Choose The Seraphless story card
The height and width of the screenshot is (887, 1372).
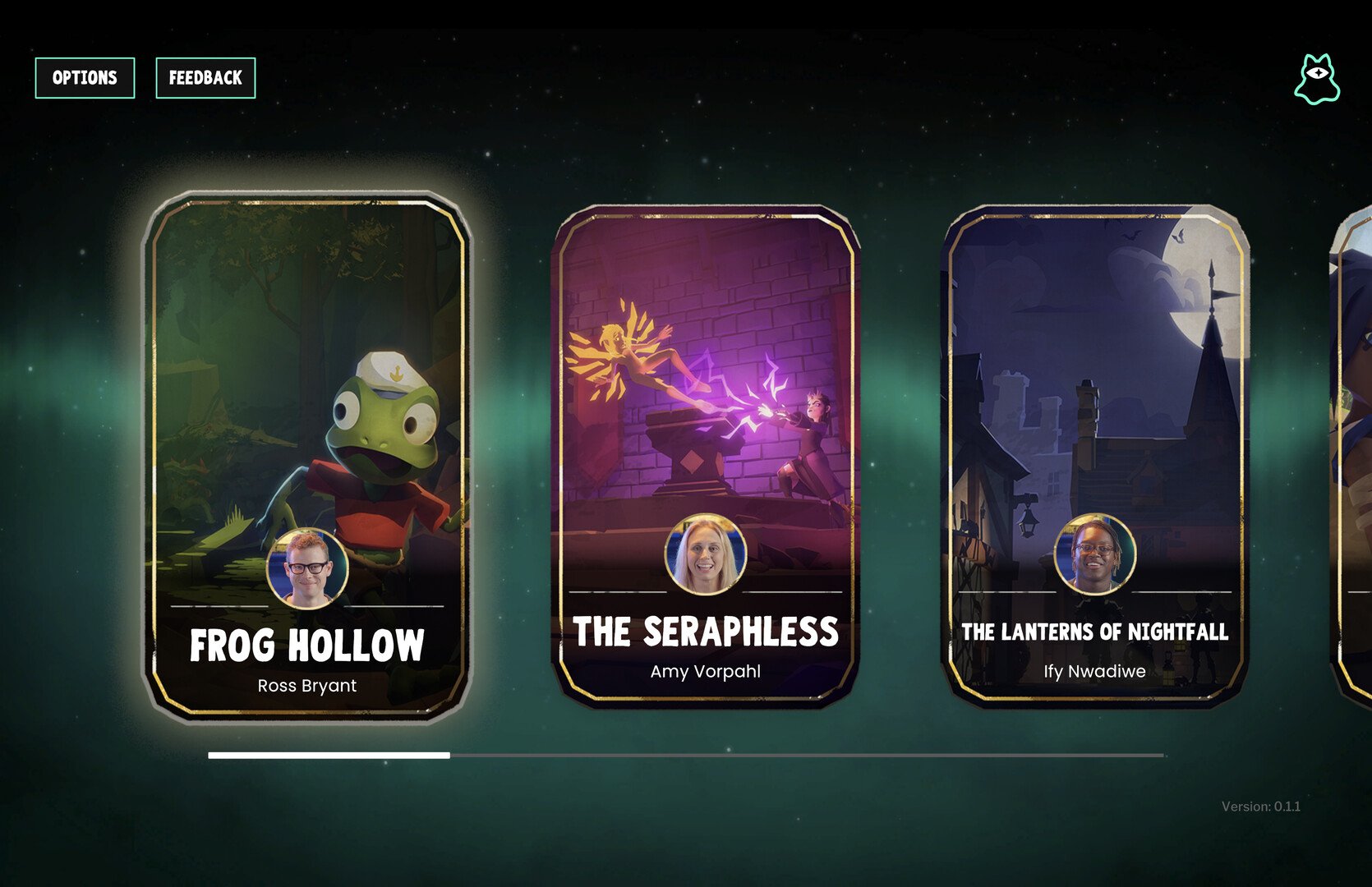coord(705,457)
